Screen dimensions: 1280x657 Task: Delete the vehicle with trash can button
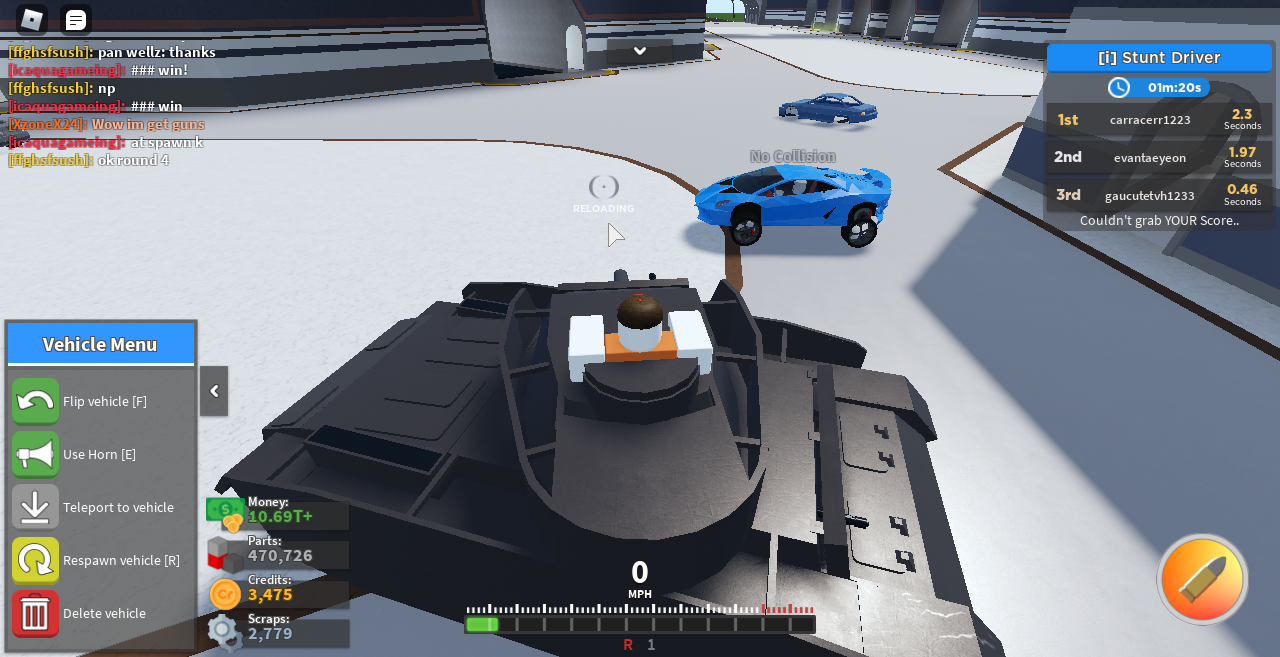[36, 613]
